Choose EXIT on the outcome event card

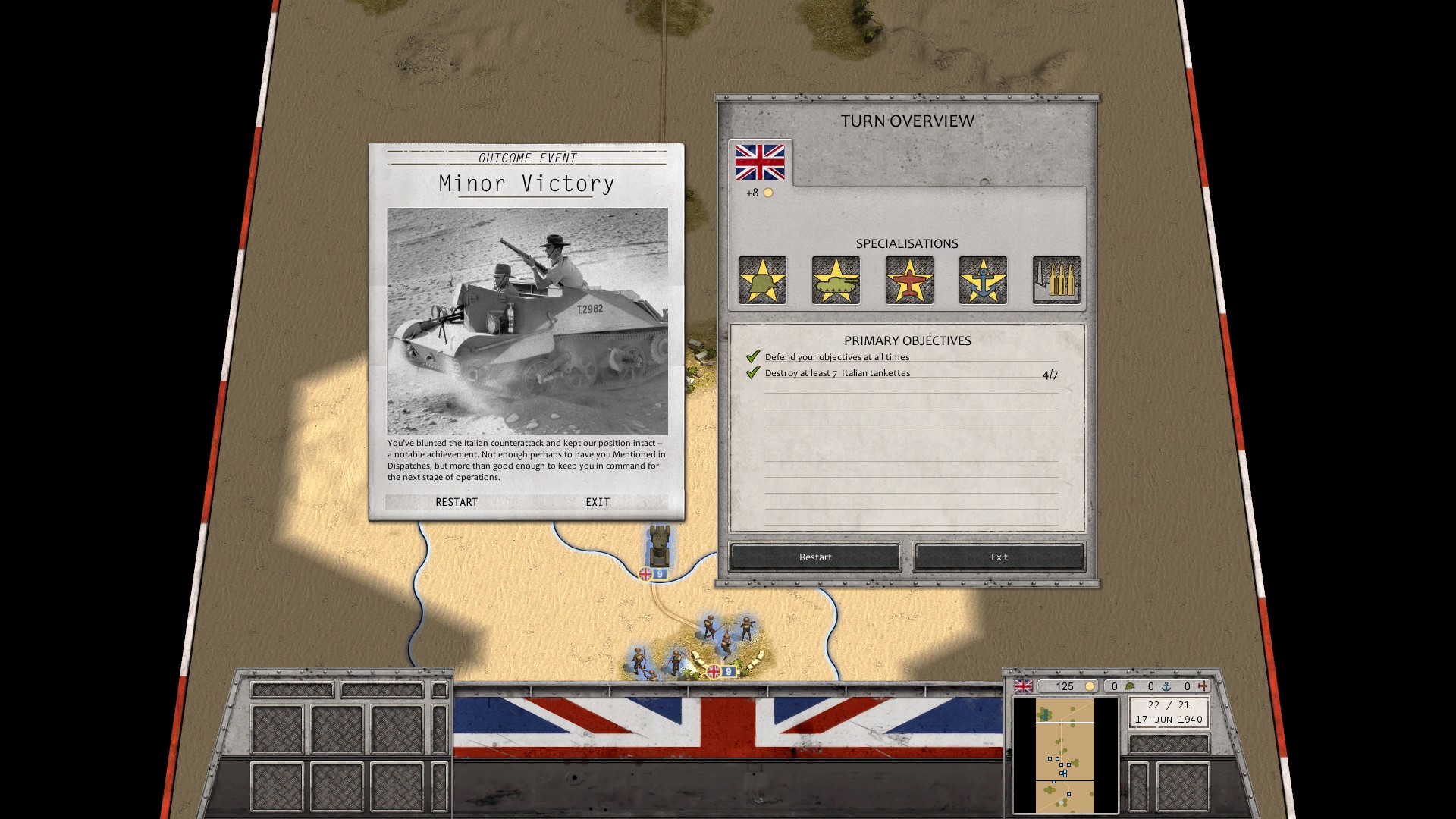click(x=598, y=502)
